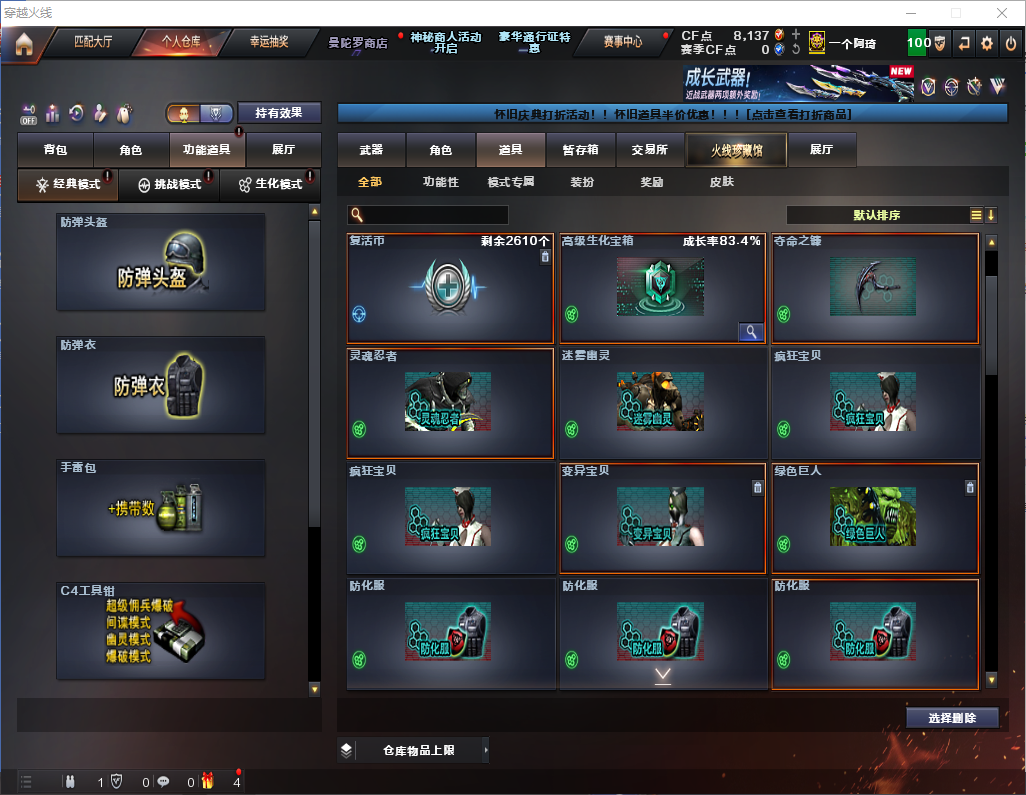Show the 皮肤 skins filter

click(x=721, y=182)
